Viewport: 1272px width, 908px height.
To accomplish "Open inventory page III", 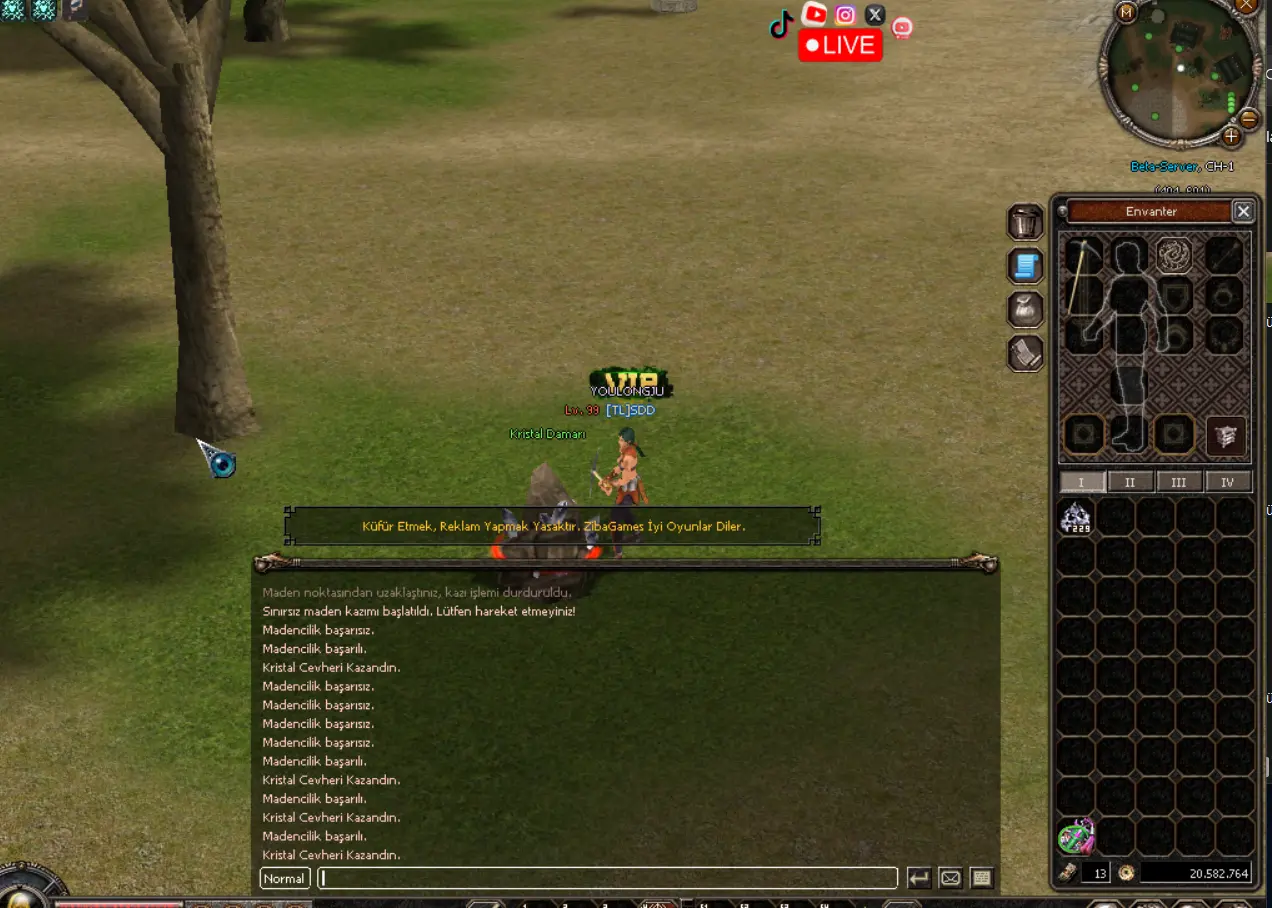I will click(x=1179, y=482).
